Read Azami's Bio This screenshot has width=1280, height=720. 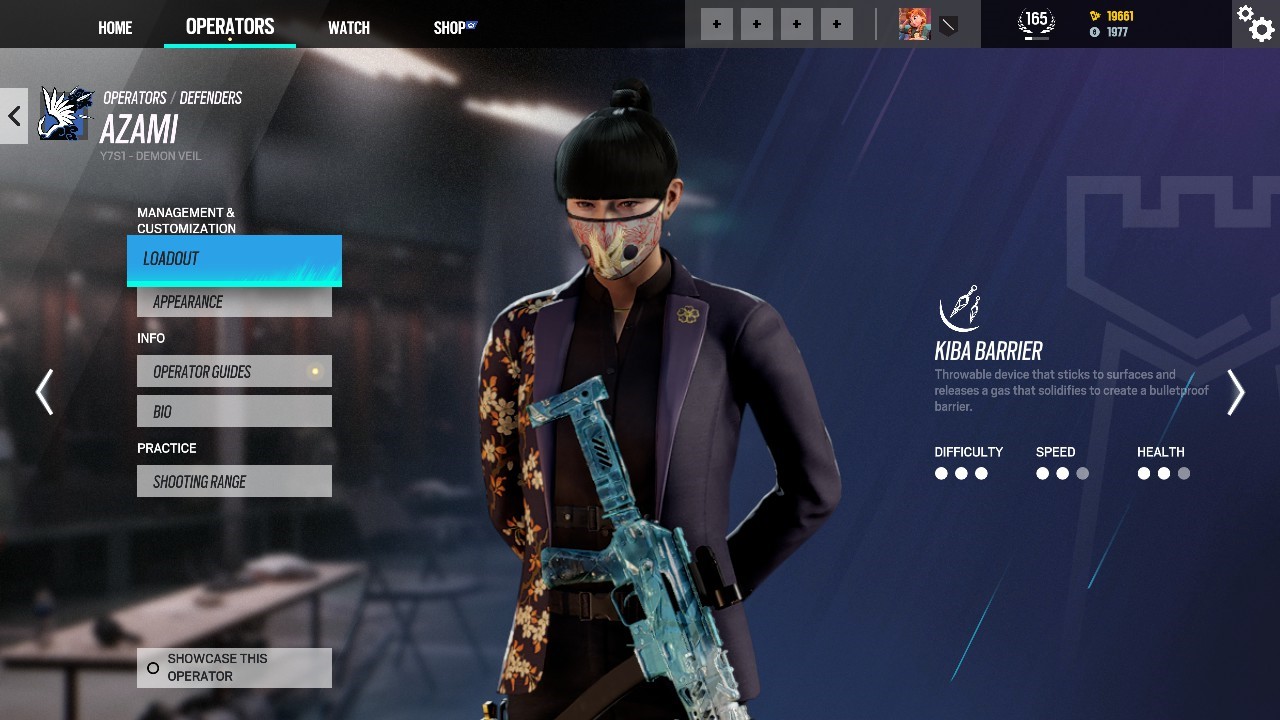coord(234,411)
